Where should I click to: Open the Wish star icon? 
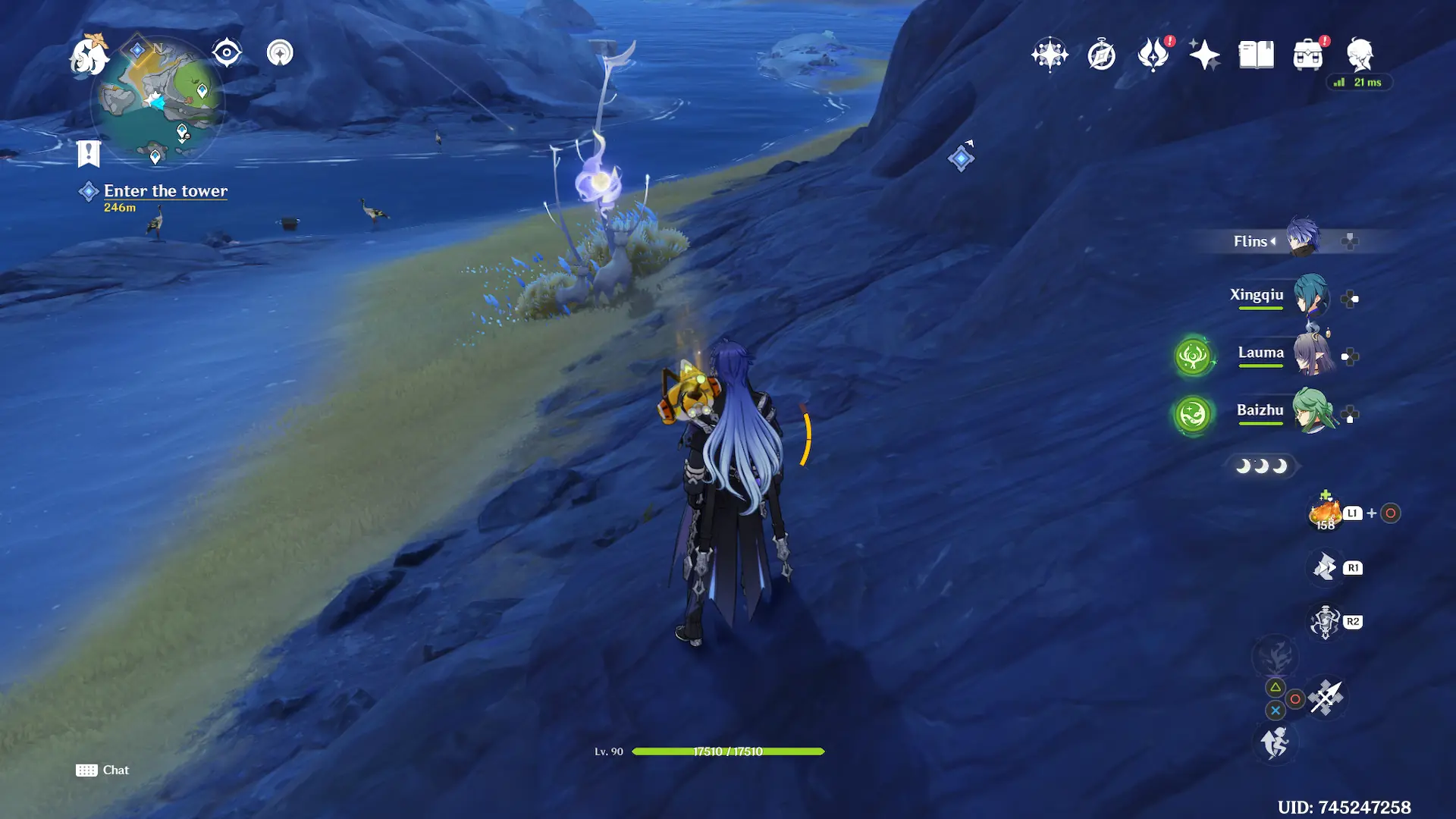1050,55
